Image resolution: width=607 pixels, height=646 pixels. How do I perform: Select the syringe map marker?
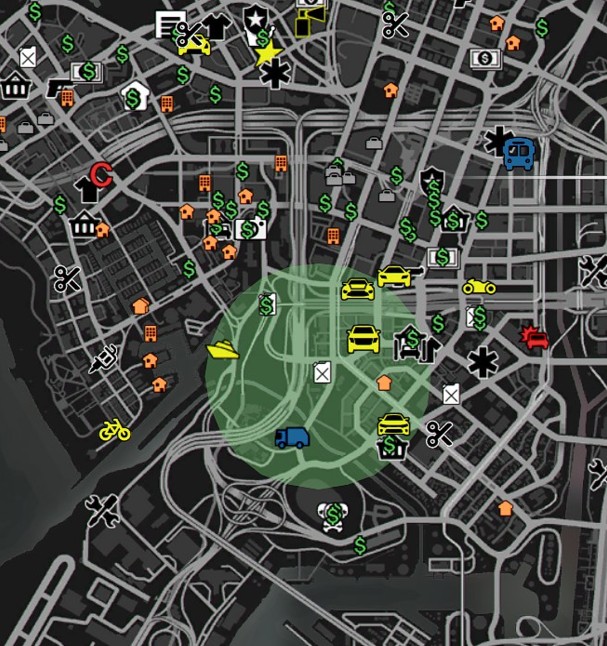[x=104, y=358]
